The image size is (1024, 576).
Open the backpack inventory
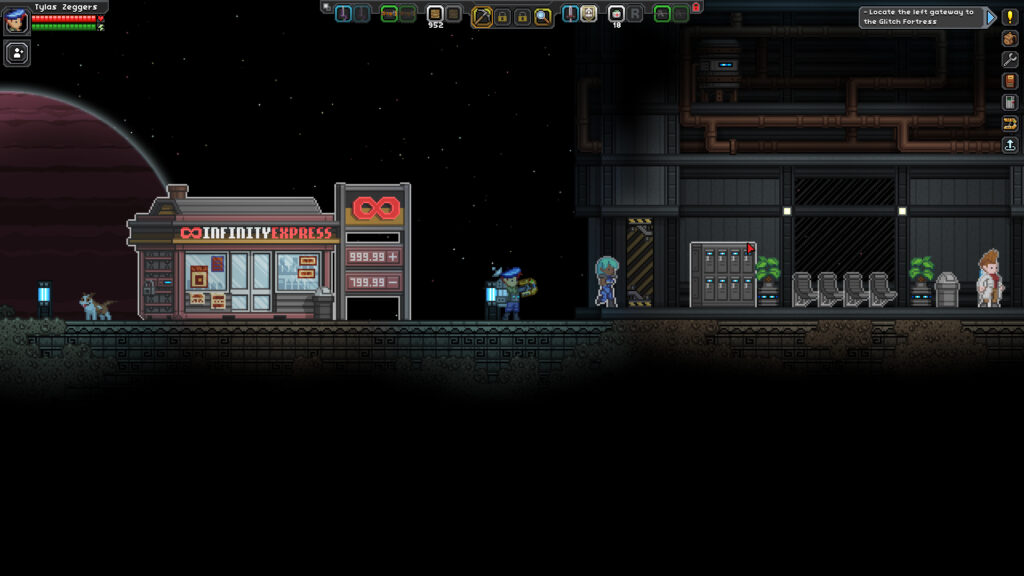click(1010, 38)
